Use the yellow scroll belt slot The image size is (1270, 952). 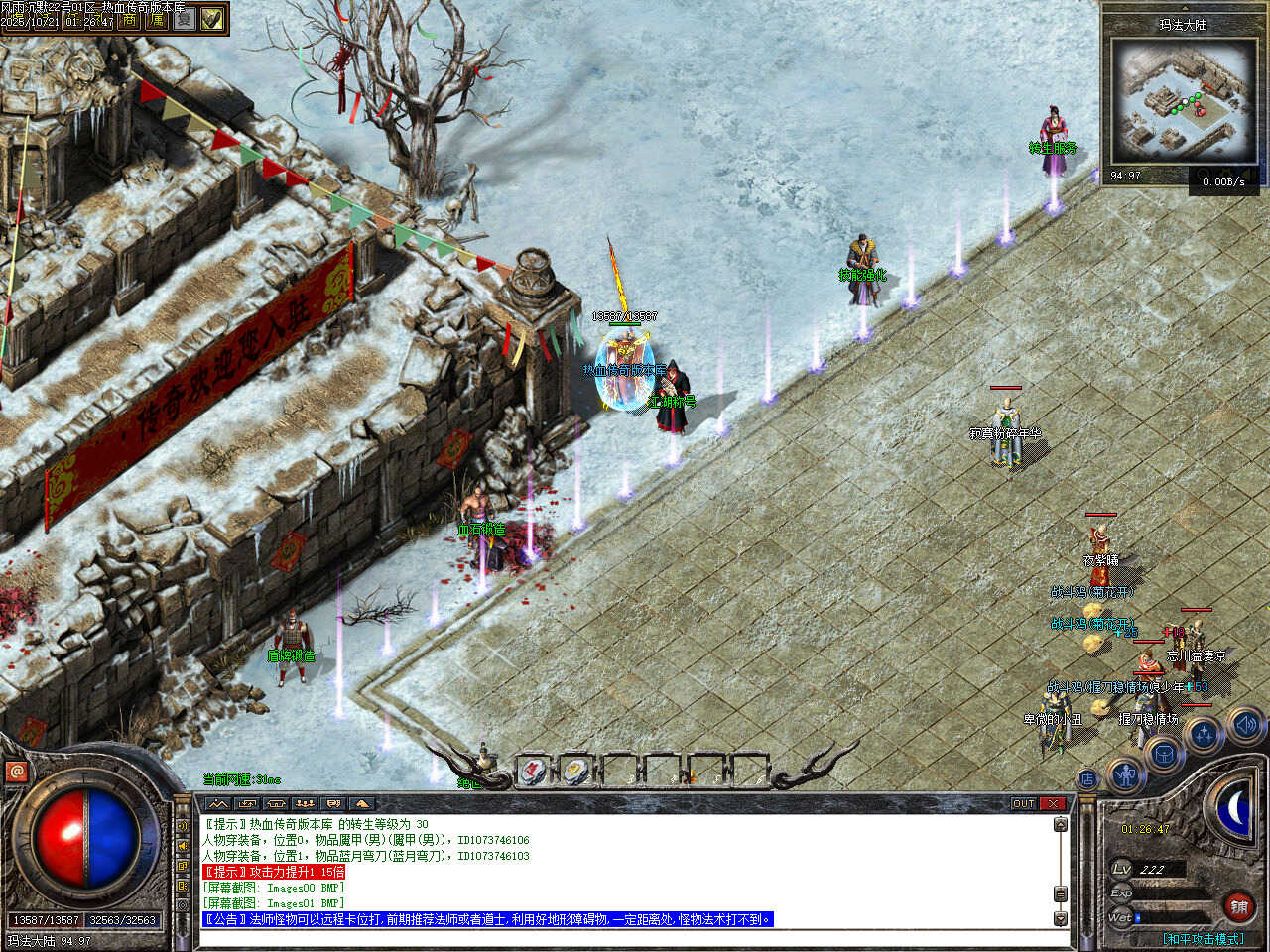(575, 770)
